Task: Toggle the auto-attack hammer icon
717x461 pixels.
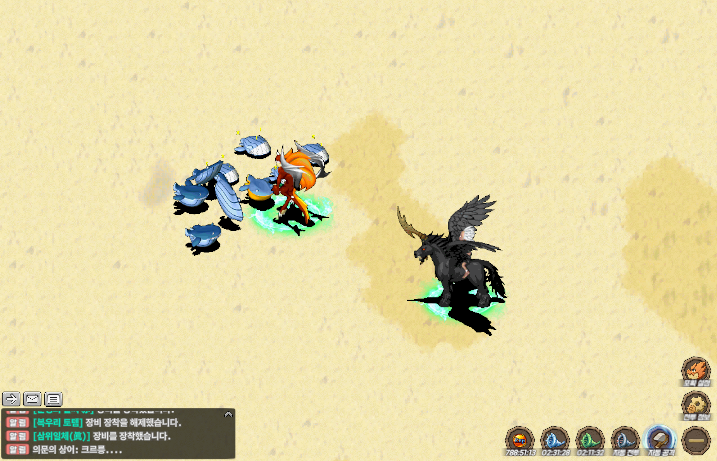Action: click(660, 438)
